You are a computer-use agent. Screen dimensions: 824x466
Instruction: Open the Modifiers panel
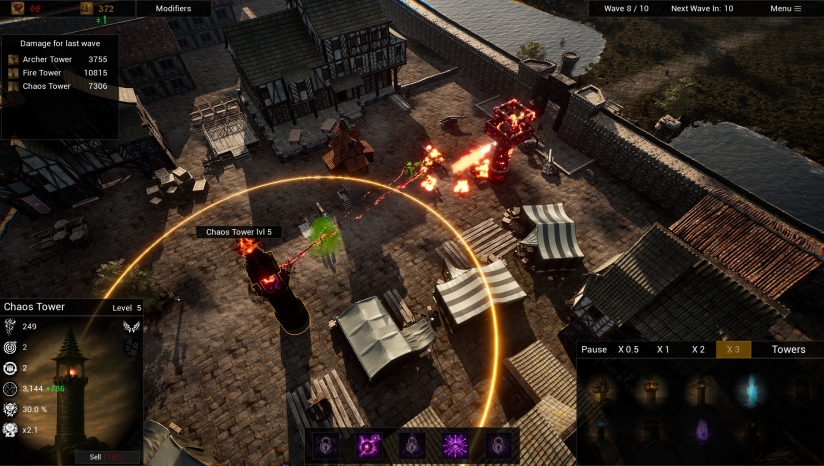point(173,8)
